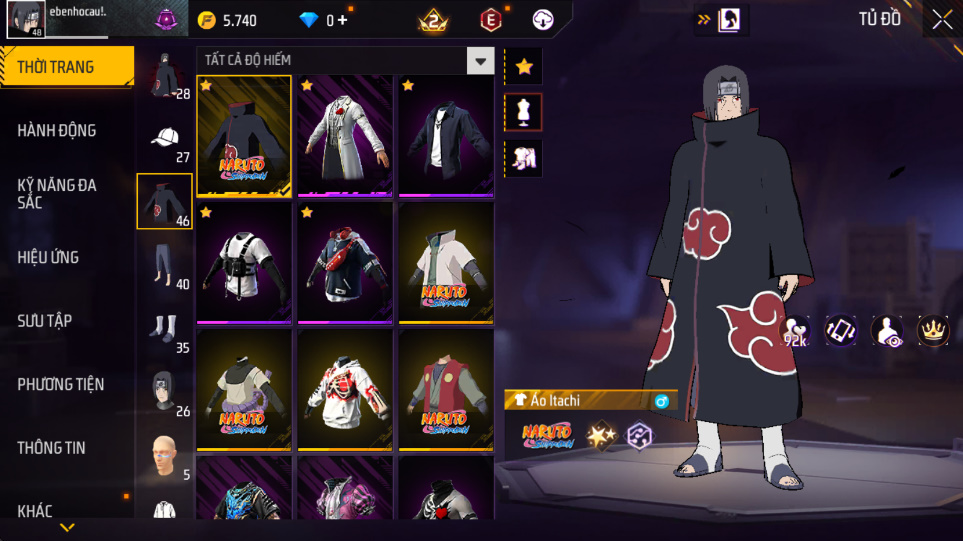Choose the white hoodie with red print
Screen dimensions: 963x541
345,390
